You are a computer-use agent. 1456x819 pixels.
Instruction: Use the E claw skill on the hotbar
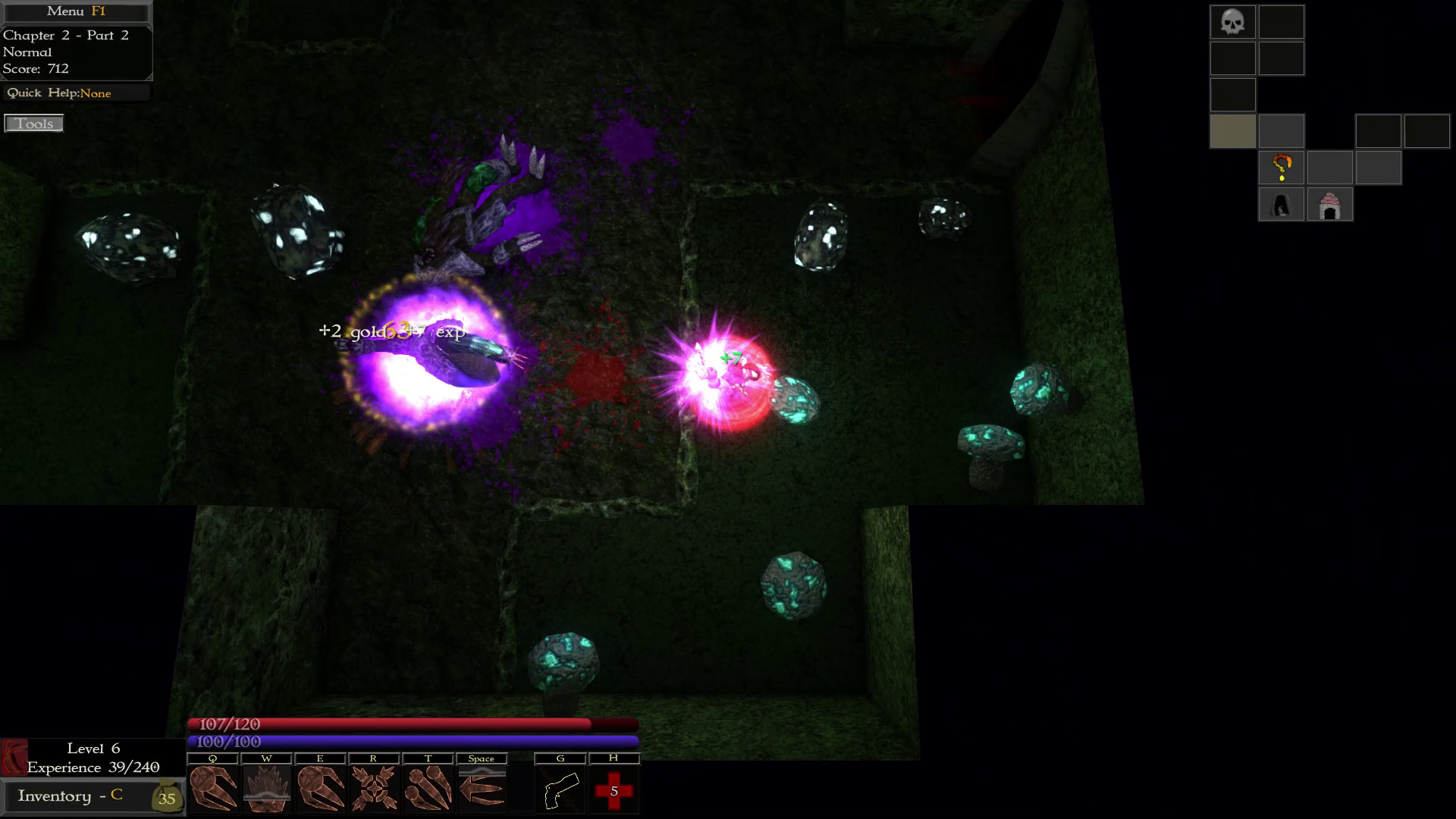click(321, 789)
